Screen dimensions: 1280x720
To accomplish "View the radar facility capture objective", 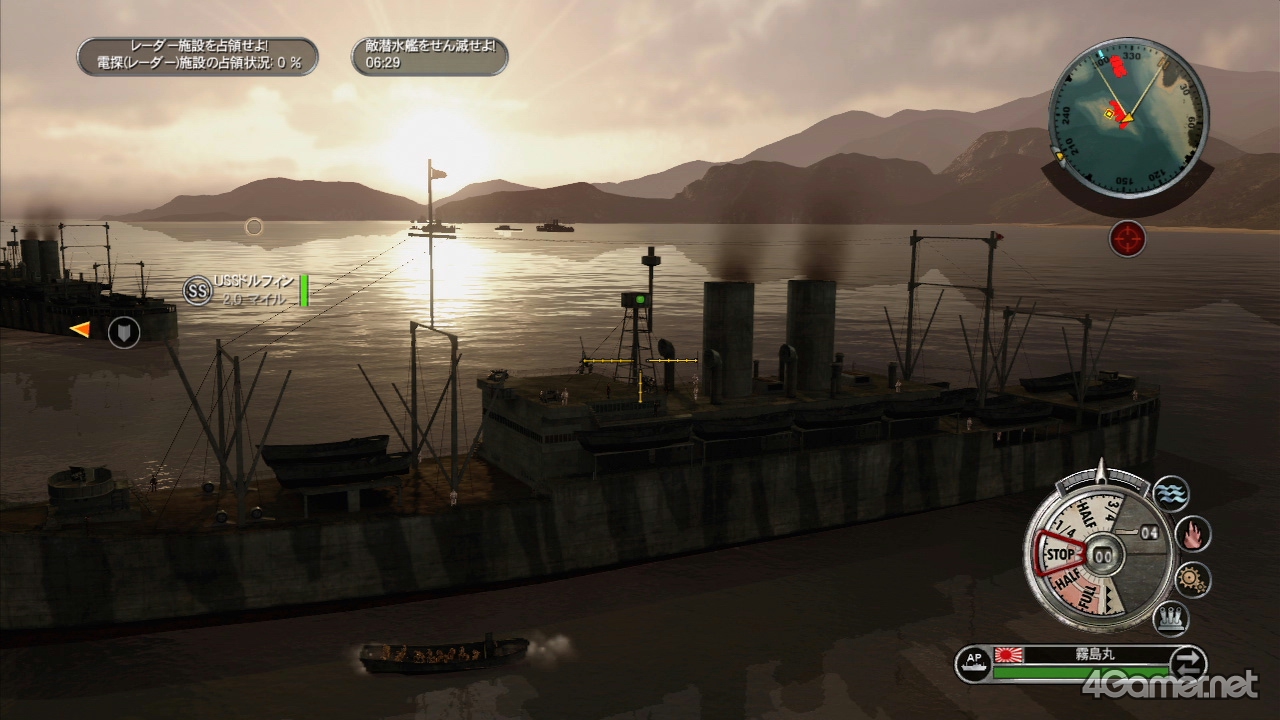I will click(x=197, y=56).
